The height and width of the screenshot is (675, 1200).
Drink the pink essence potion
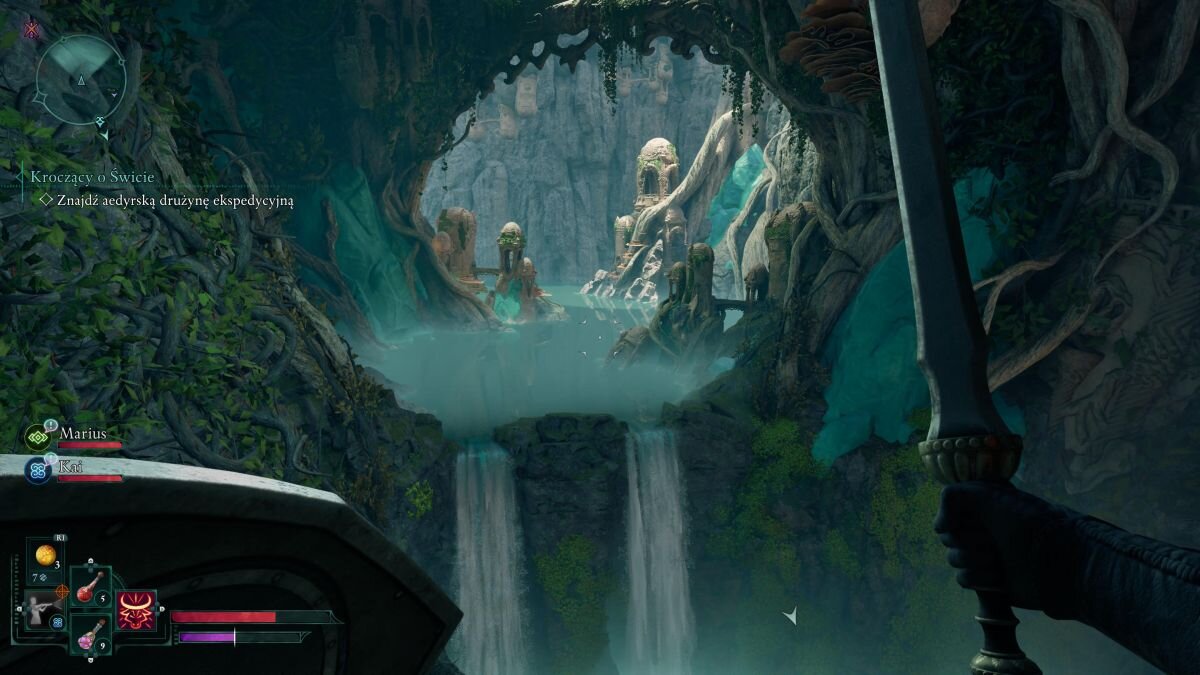(91, 634)
